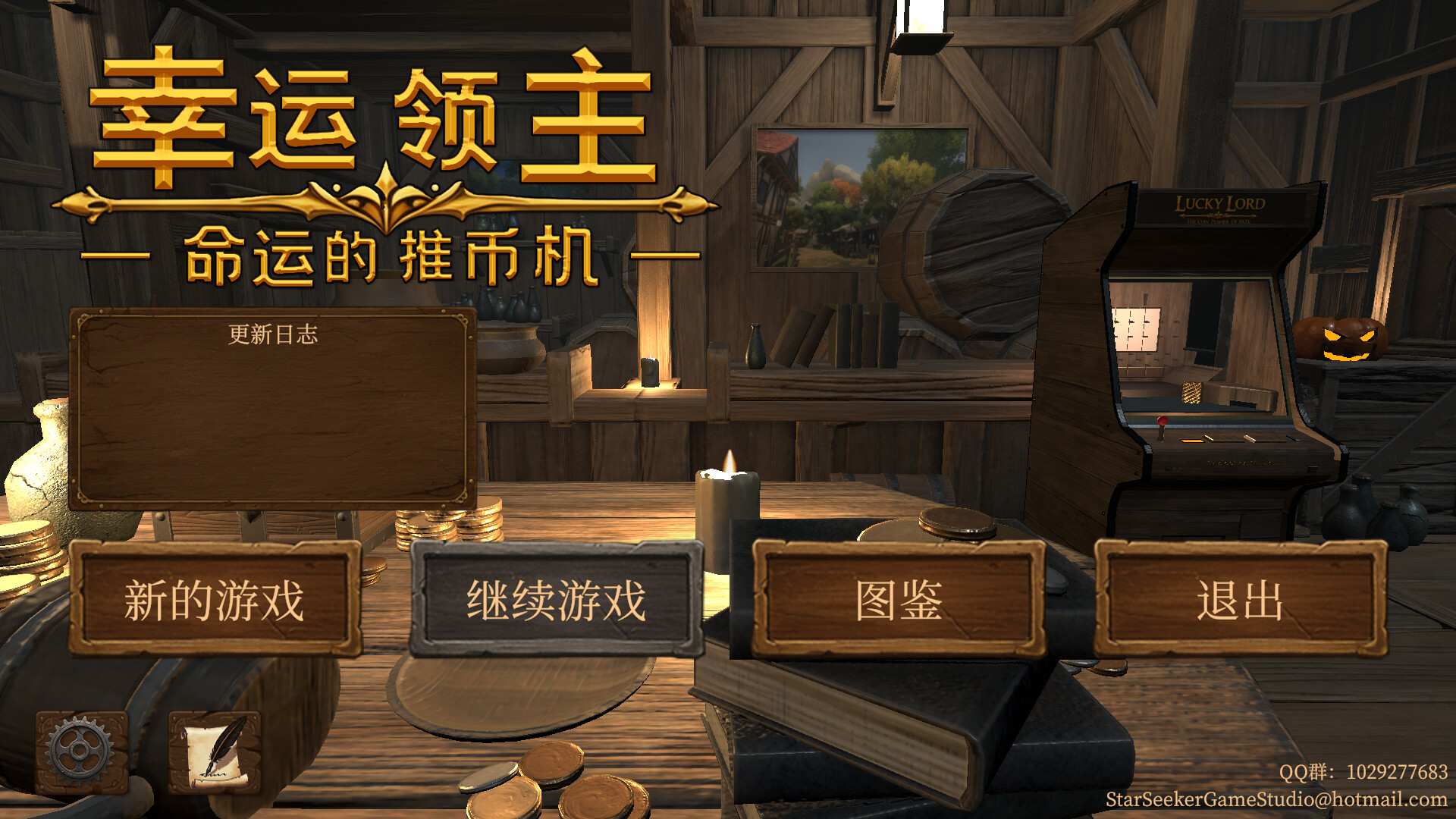Open the settings gear icon
Image resolution: width=1456 pixels, height=819 pixels.
click(x=78, y=752)
